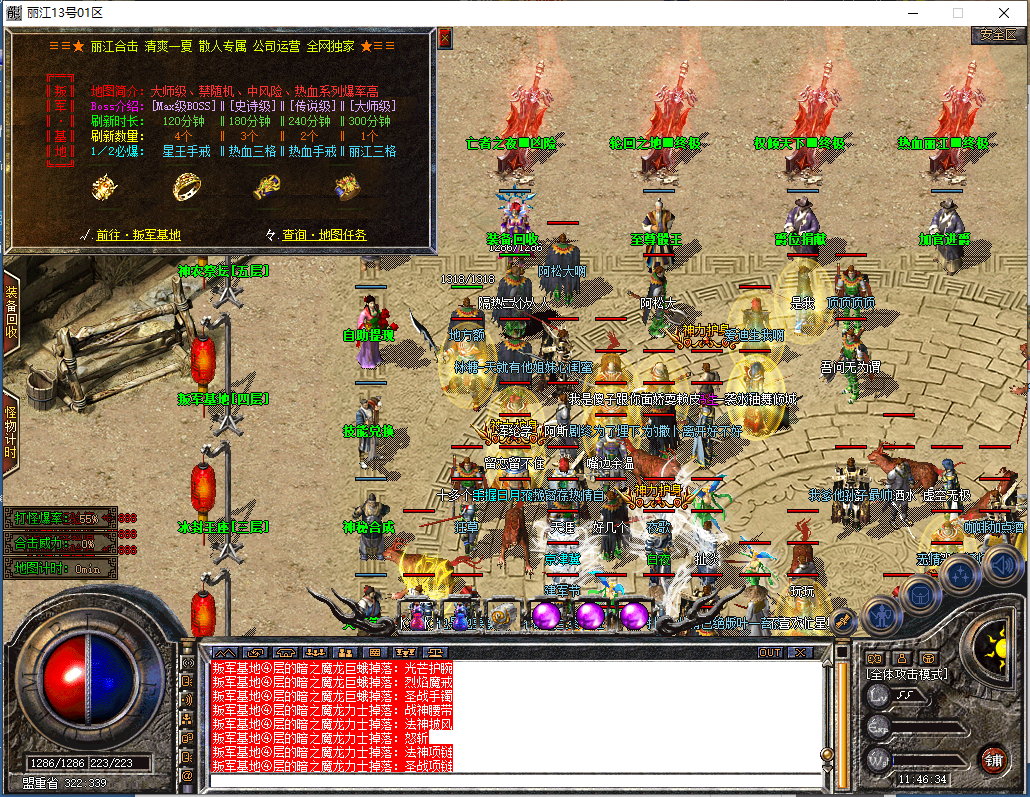This screenshot has height=797, width=1030.
Task: Click the @ chat channel button
Action: tap(187, 775)
